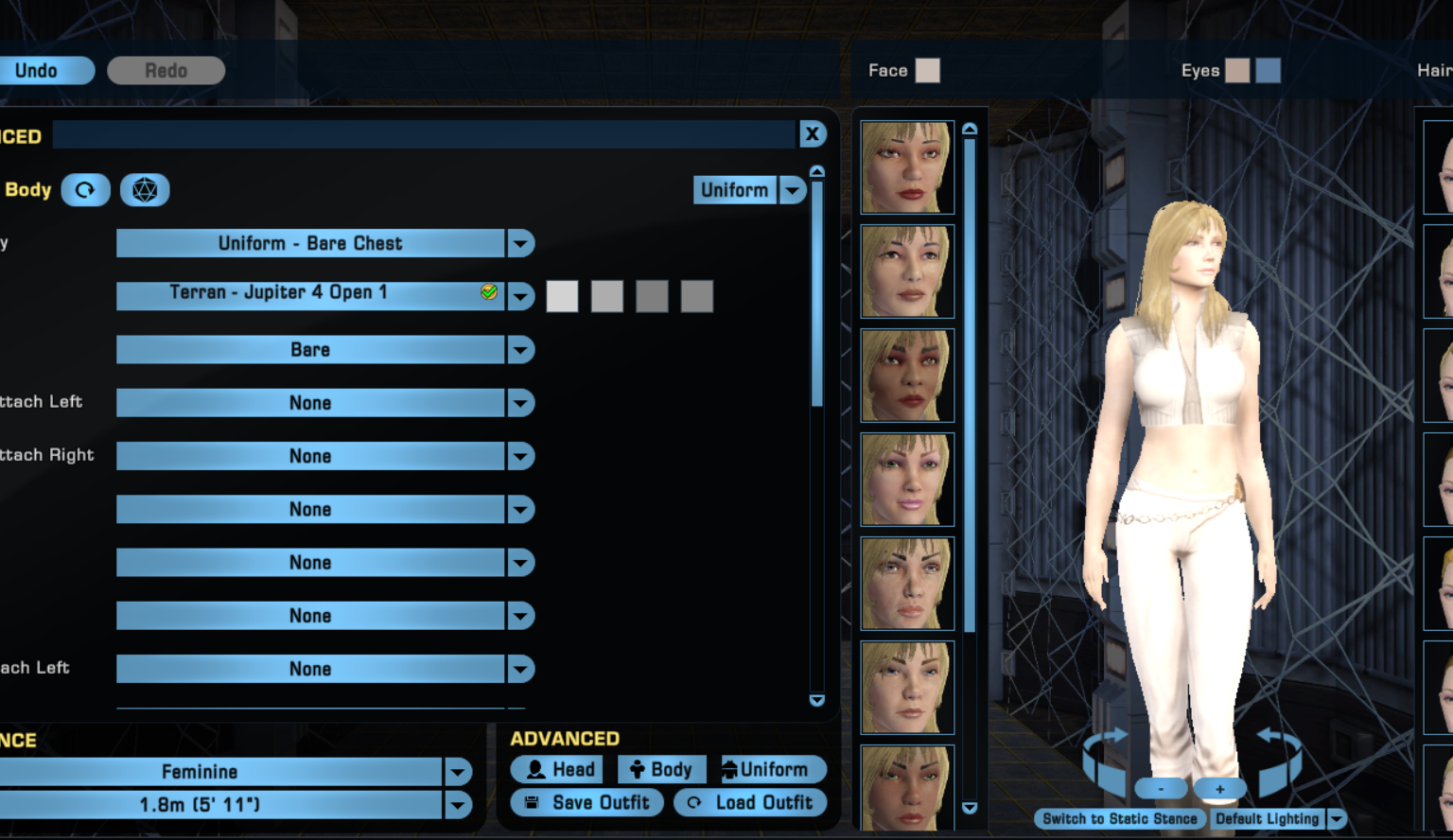Open the Uniform - Bare Chest dropdown
Viewport: 1453px width, 840px height.
click(521, 243)
